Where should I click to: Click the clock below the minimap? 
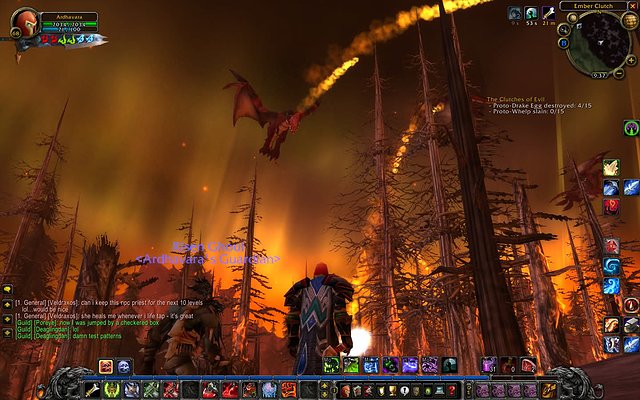601,75
